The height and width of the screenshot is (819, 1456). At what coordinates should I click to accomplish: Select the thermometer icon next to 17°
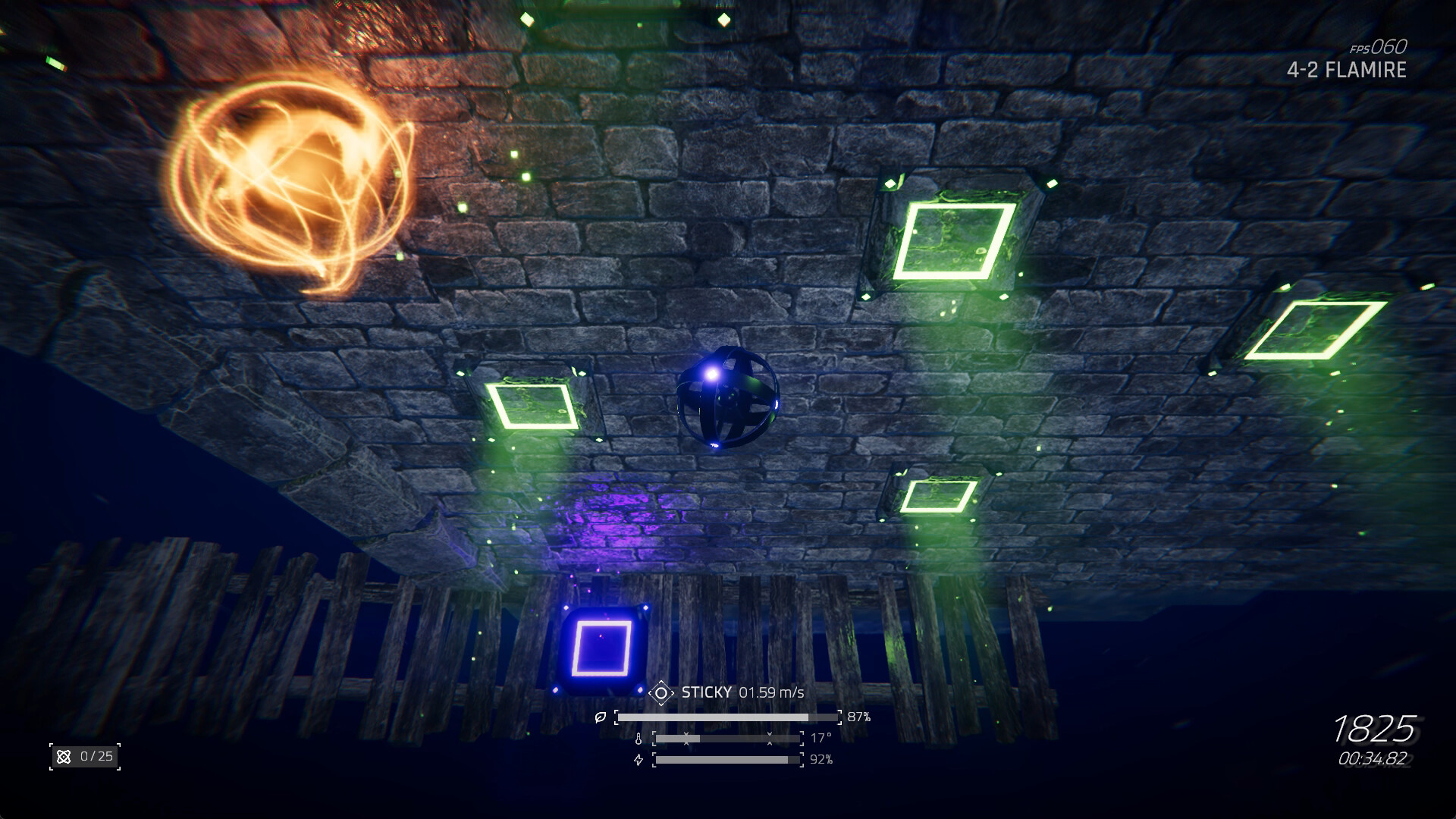pos(639,739)
